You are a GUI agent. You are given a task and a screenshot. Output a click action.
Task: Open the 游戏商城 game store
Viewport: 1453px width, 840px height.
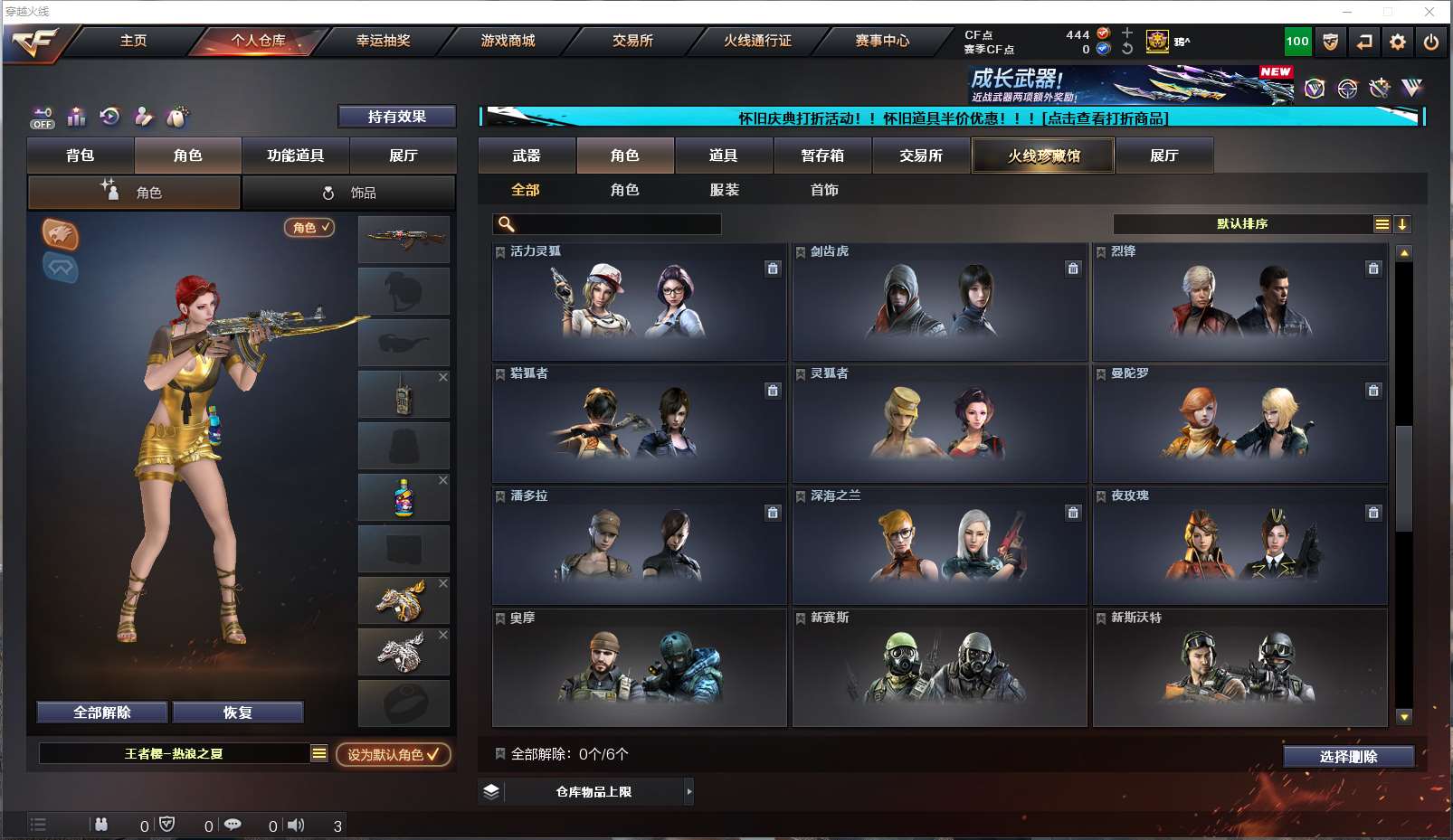[508, 41]
